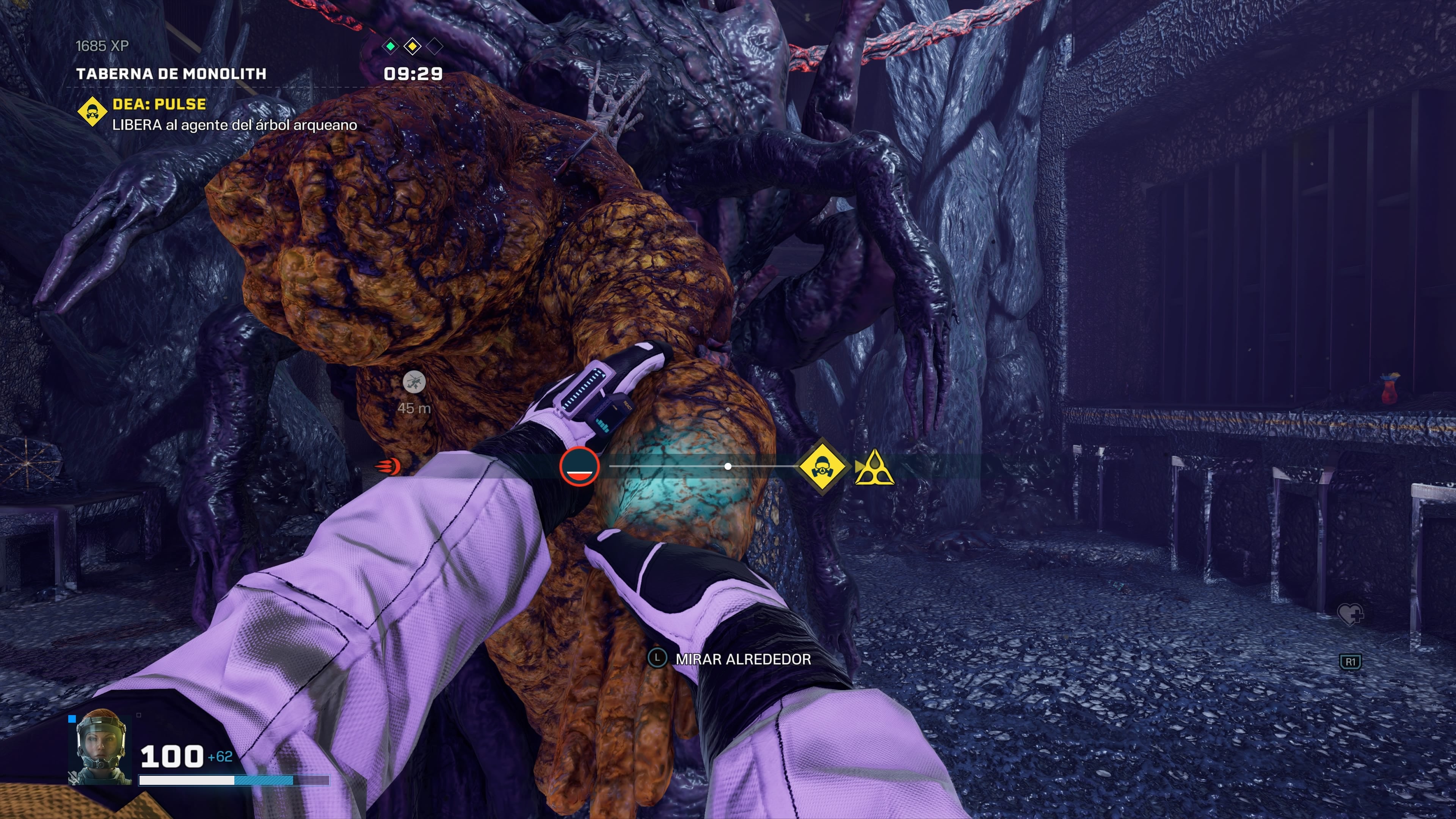Open the operator portrait in the health panel

click(100, 747)
